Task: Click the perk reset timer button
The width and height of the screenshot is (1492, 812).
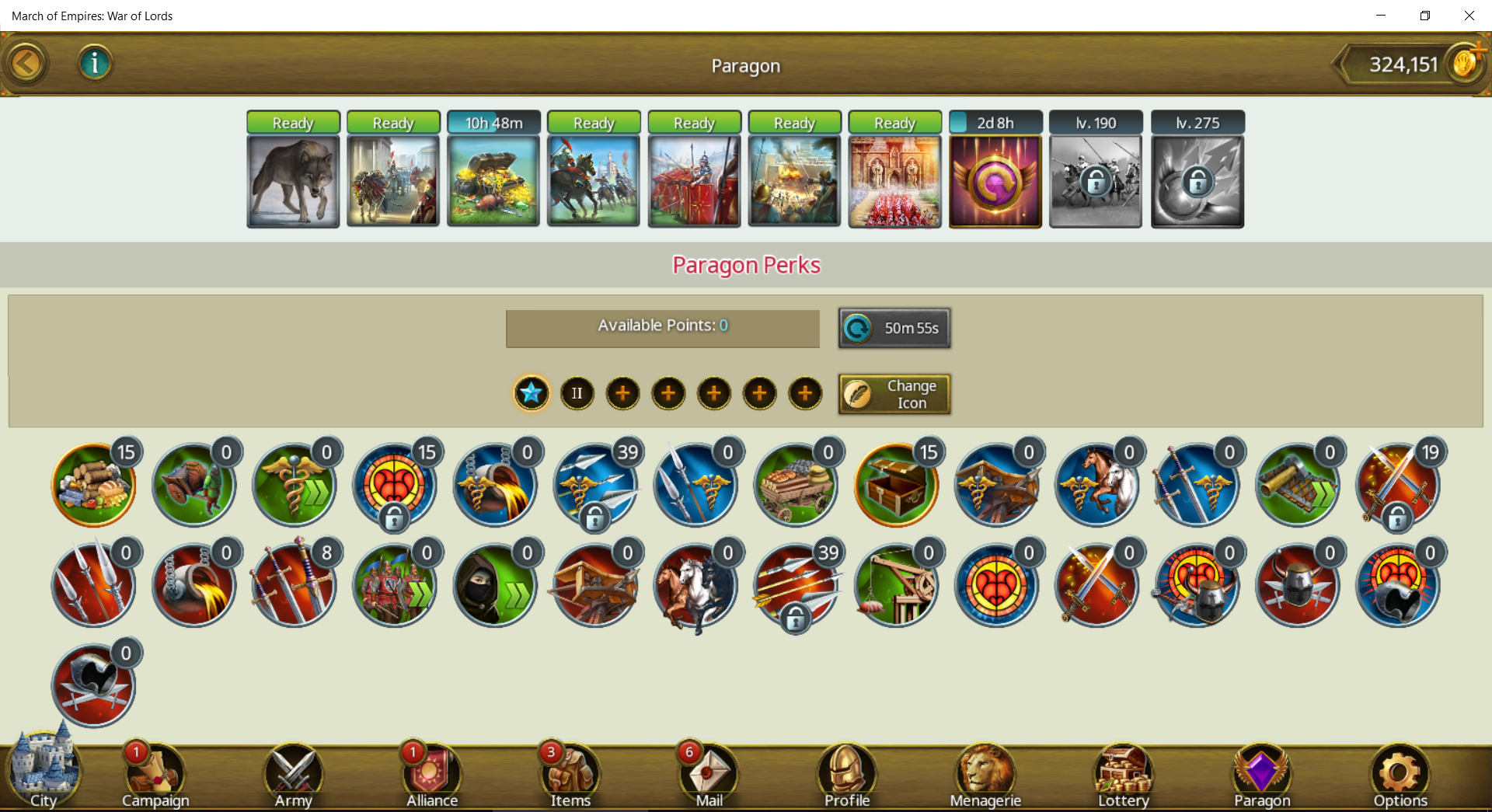Action: point(894,328)
